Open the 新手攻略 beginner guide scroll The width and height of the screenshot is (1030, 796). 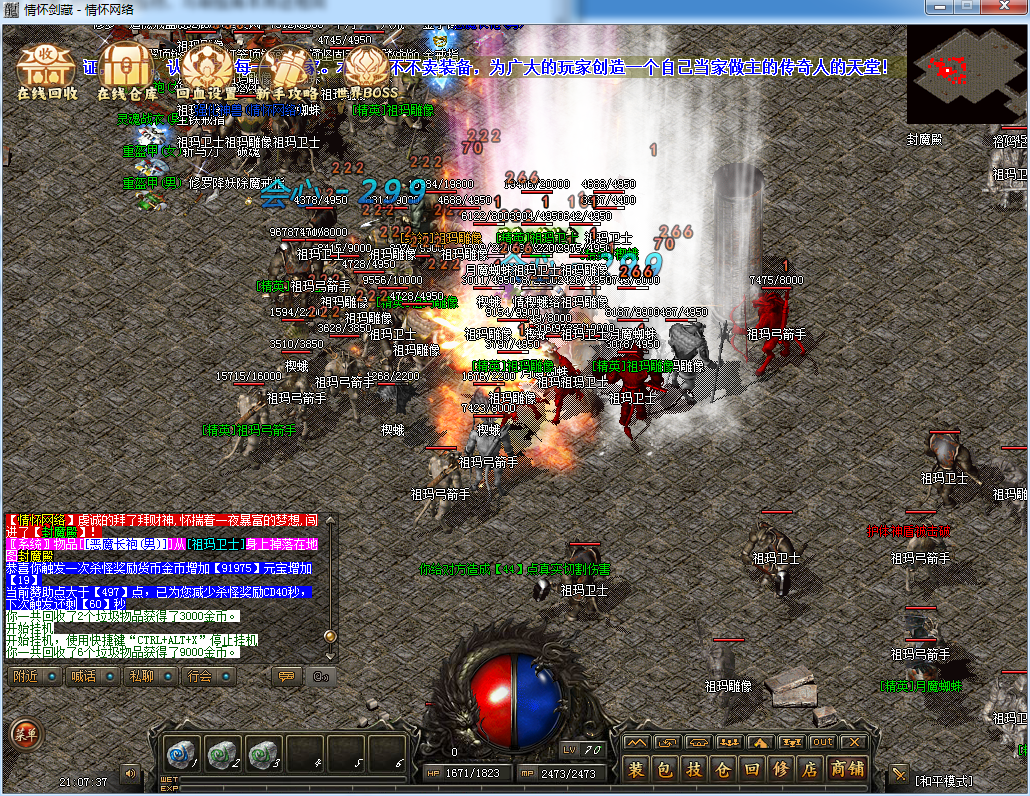(x=286, y=70)
